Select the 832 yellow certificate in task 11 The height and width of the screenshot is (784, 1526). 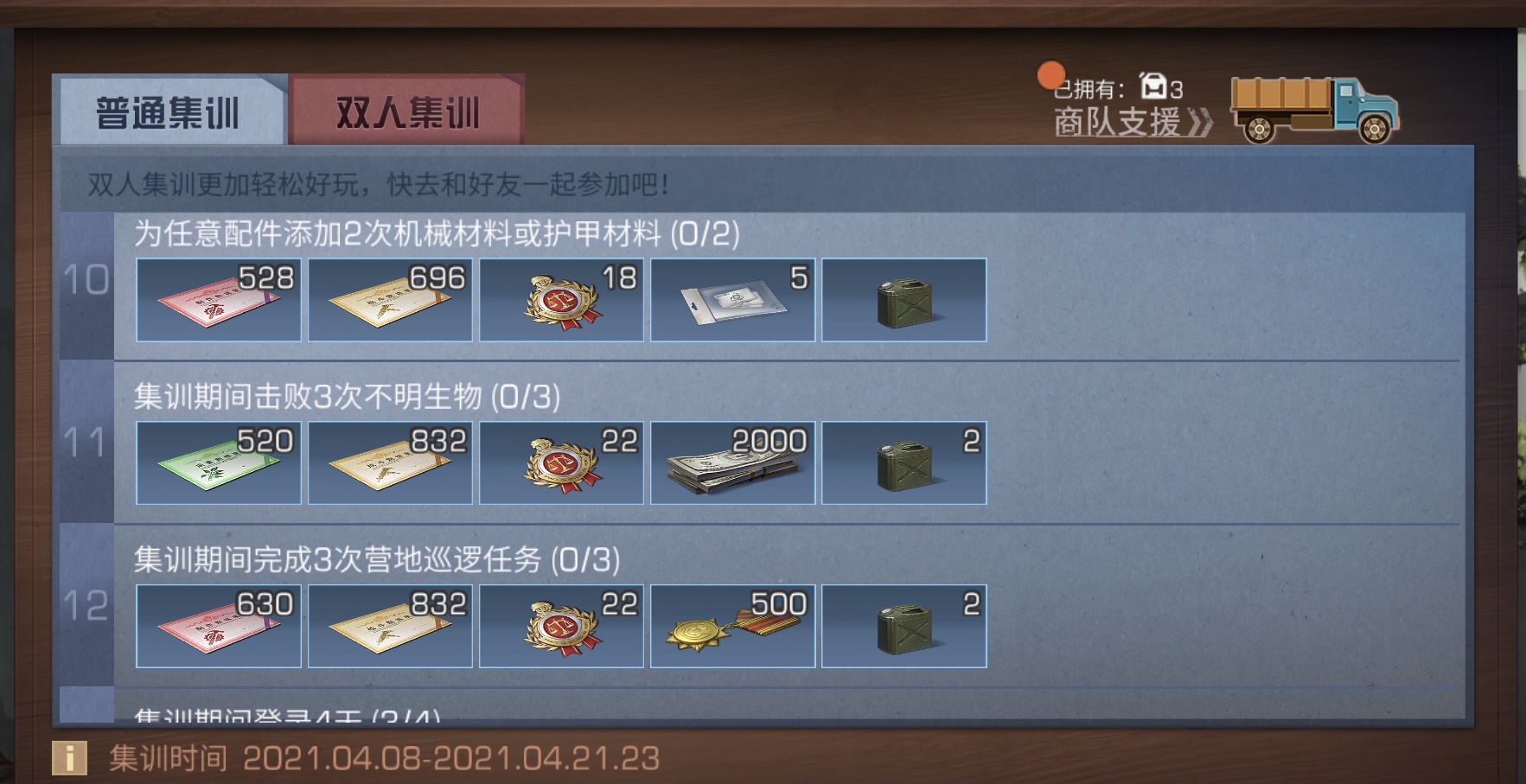coord(390,462)
